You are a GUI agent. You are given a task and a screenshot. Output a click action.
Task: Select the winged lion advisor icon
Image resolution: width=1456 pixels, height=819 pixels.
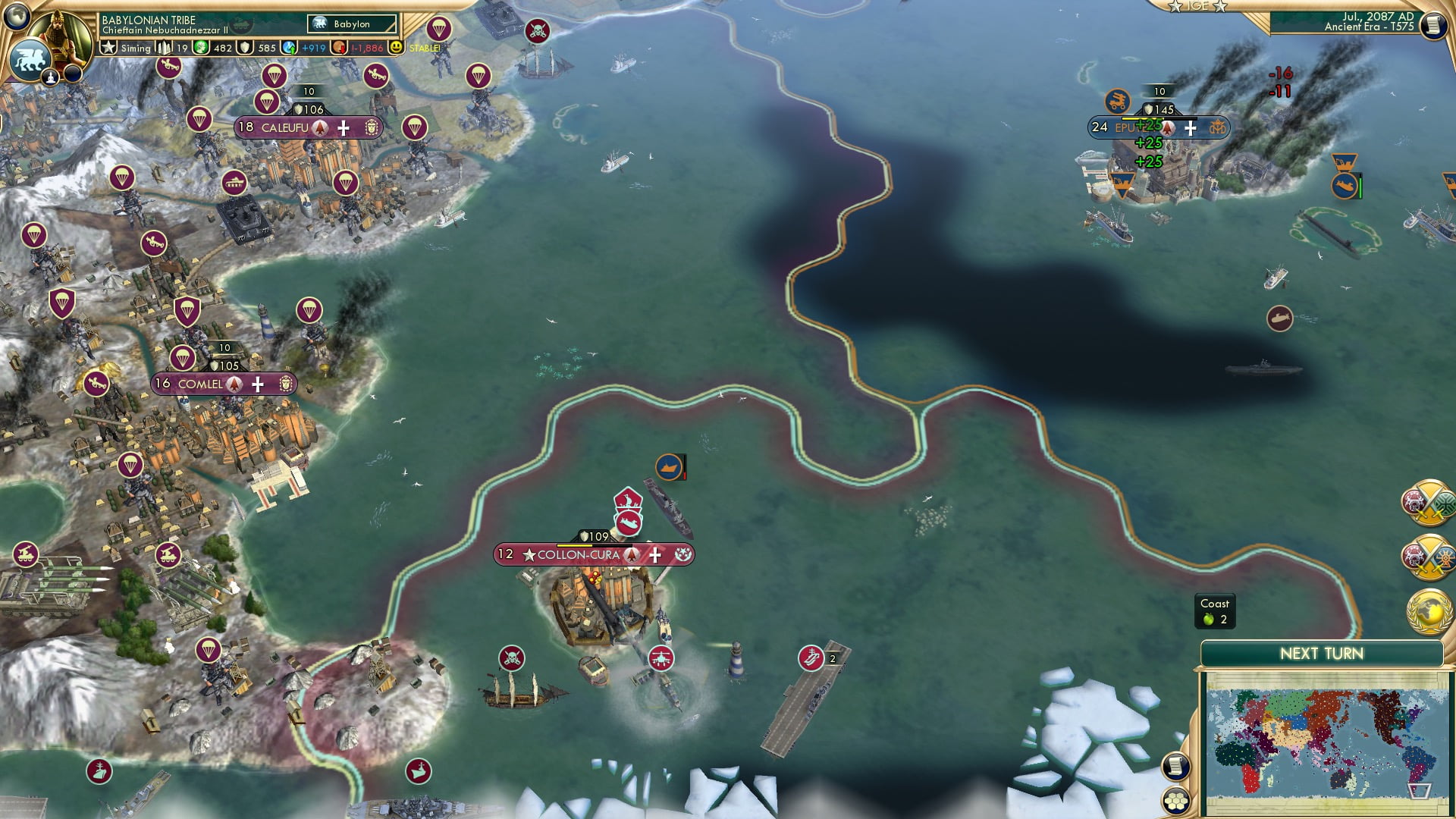click(31, 59)
